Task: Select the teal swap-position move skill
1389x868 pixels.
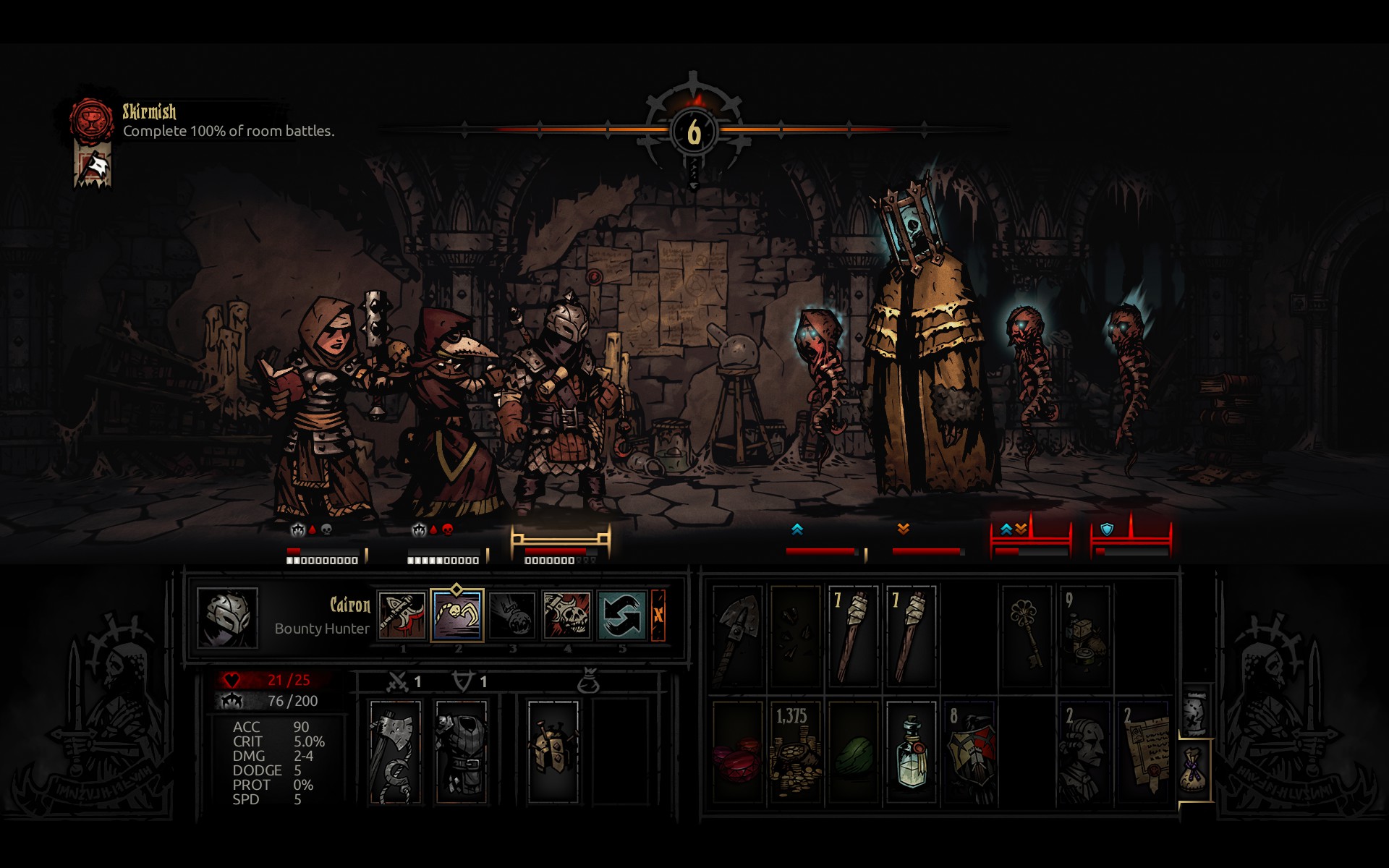Action: (x=621, y=616)
